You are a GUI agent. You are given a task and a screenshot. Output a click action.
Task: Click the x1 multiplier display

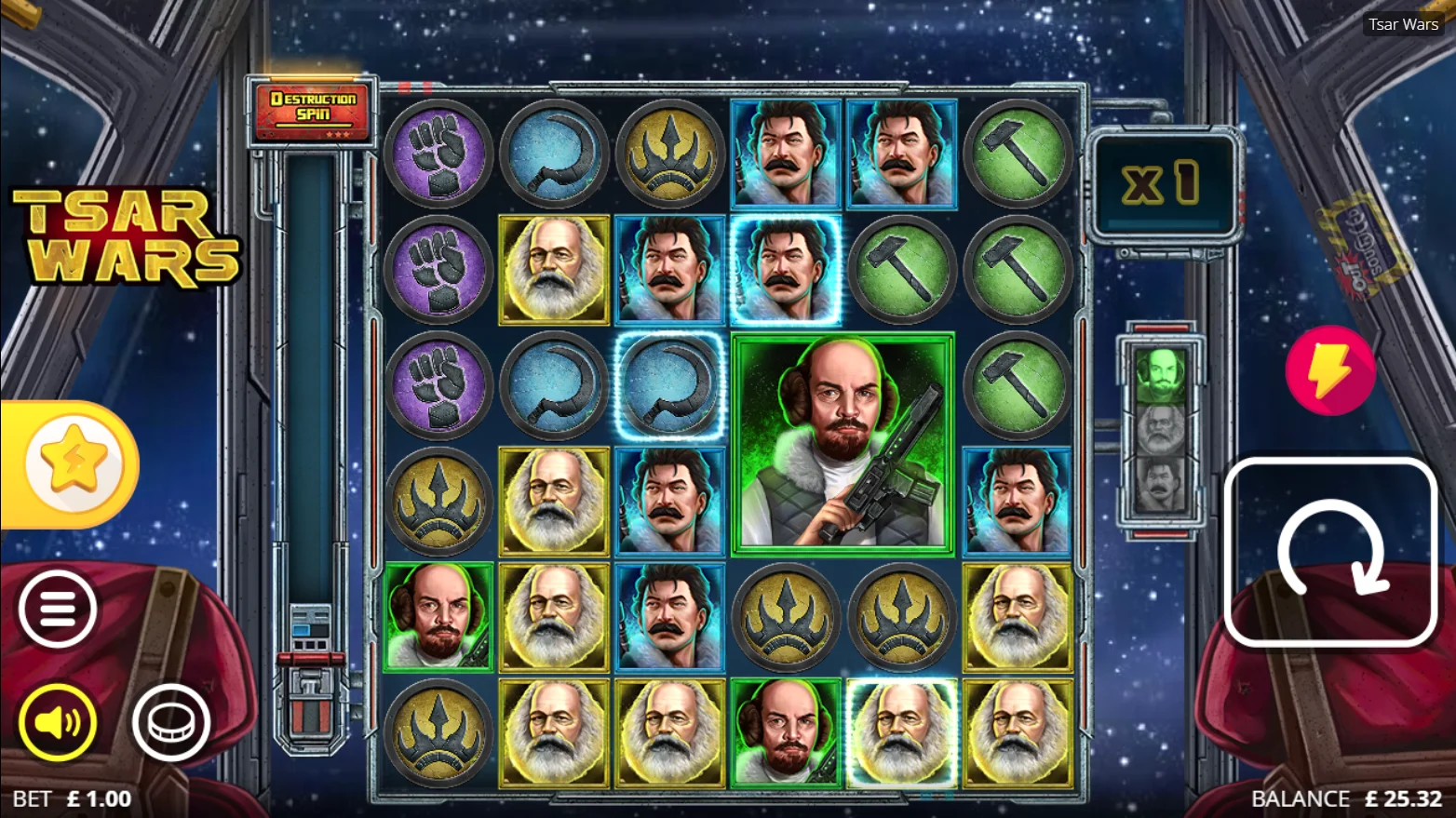[x=1165, y=182]
